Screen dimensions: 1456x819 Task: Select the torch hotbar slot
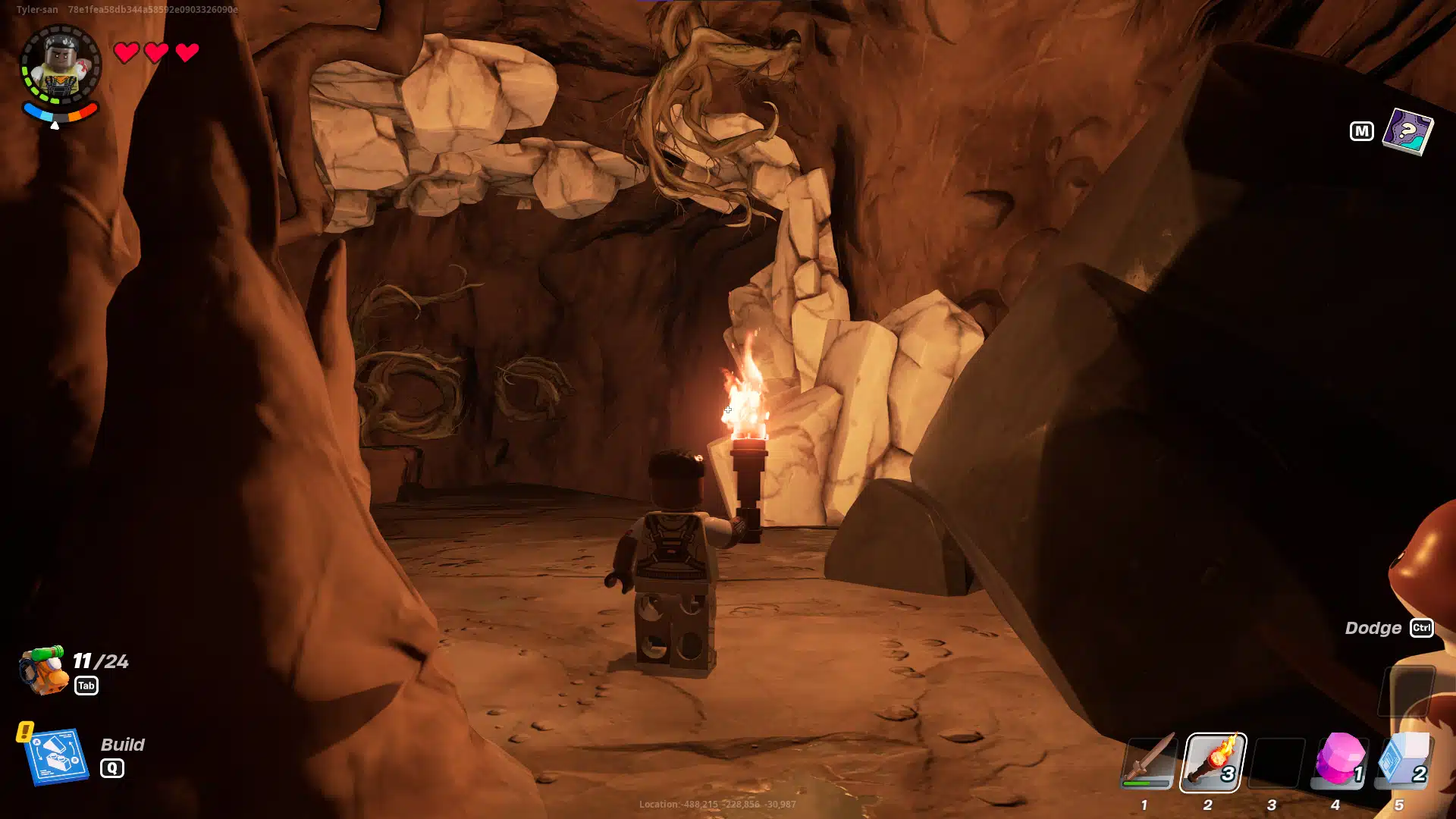click(1212, 761)
